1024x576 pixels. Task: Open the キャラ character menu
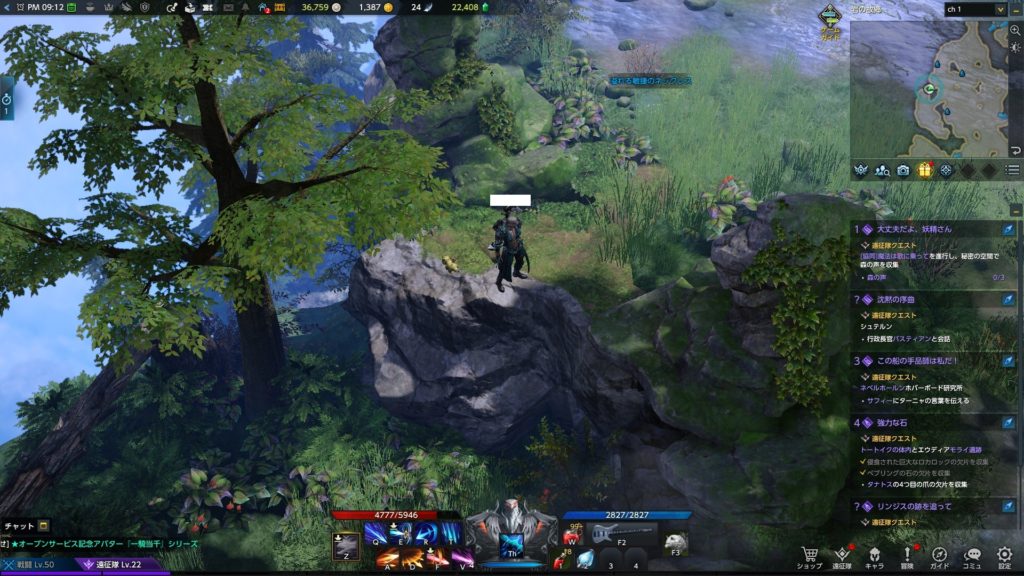click(x=874, y=555)
